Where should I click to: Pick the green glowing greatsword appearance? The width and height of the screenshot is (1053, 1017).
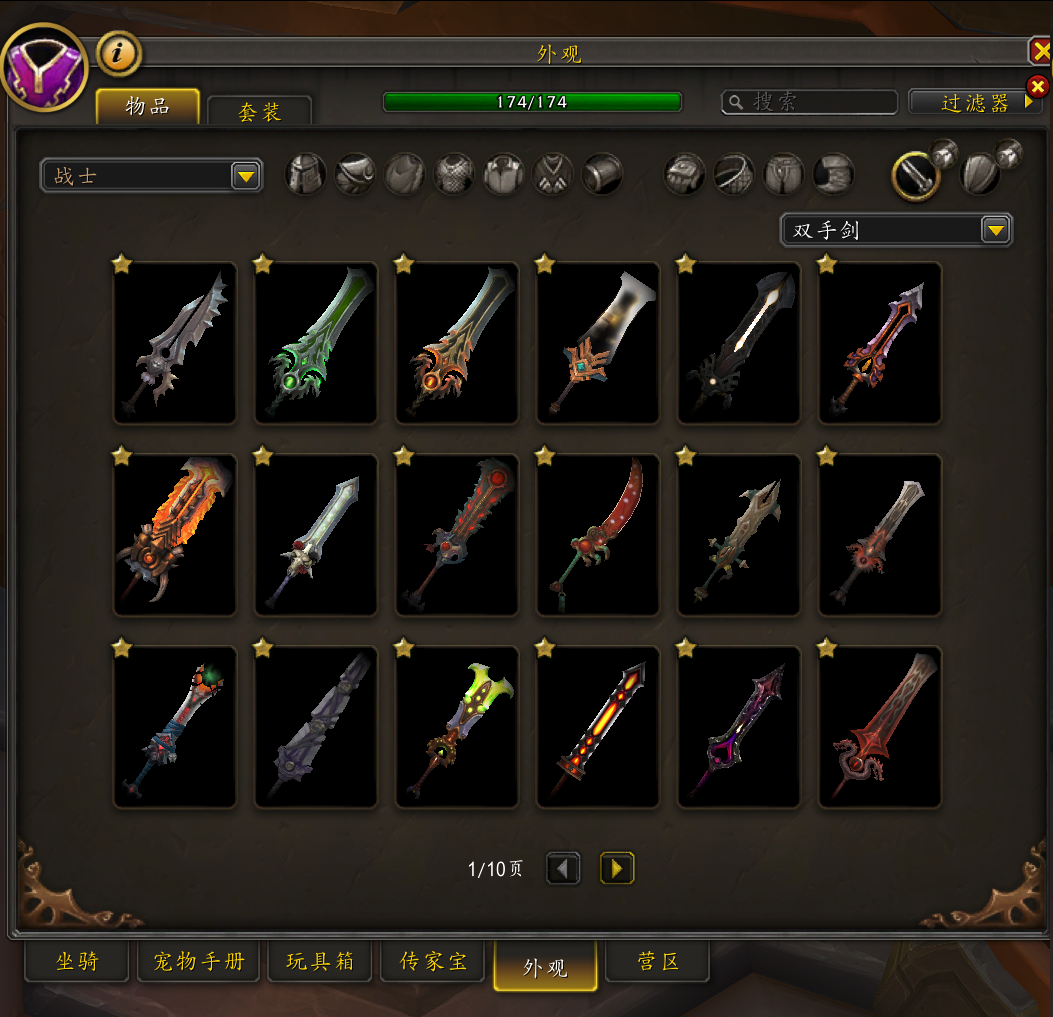[316, 343]
